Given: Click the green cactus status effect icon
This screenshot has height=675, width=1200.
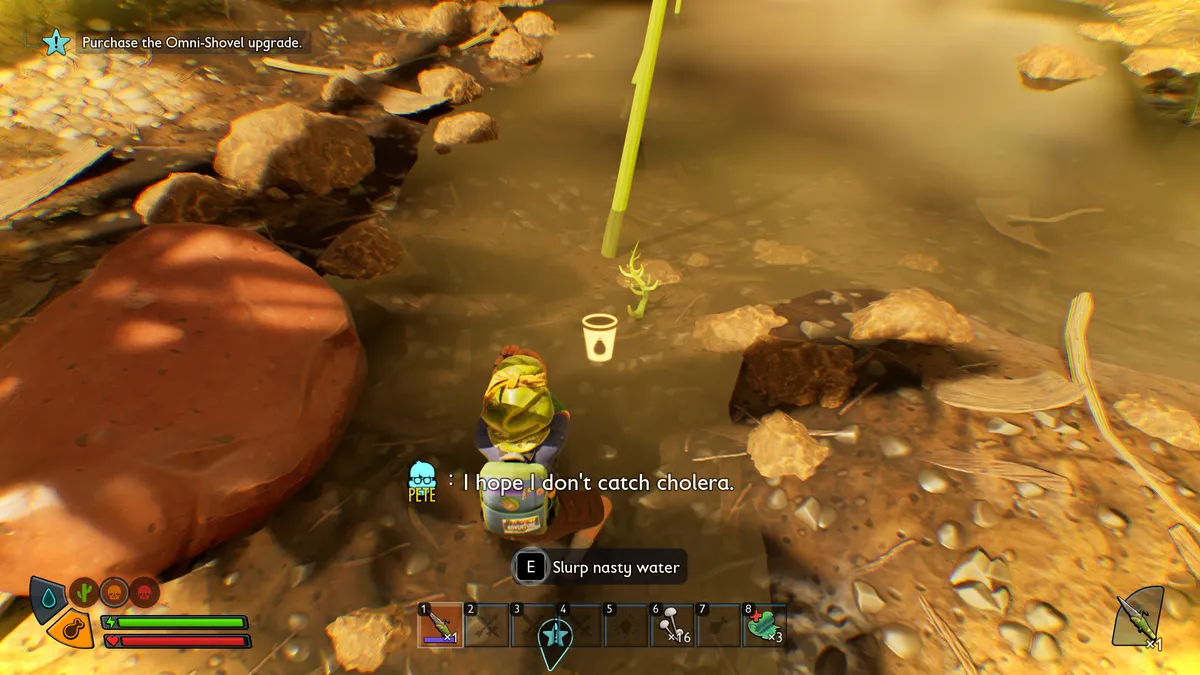Looking at the screenshot, I should pyautogui.click(x=84, y=592).
